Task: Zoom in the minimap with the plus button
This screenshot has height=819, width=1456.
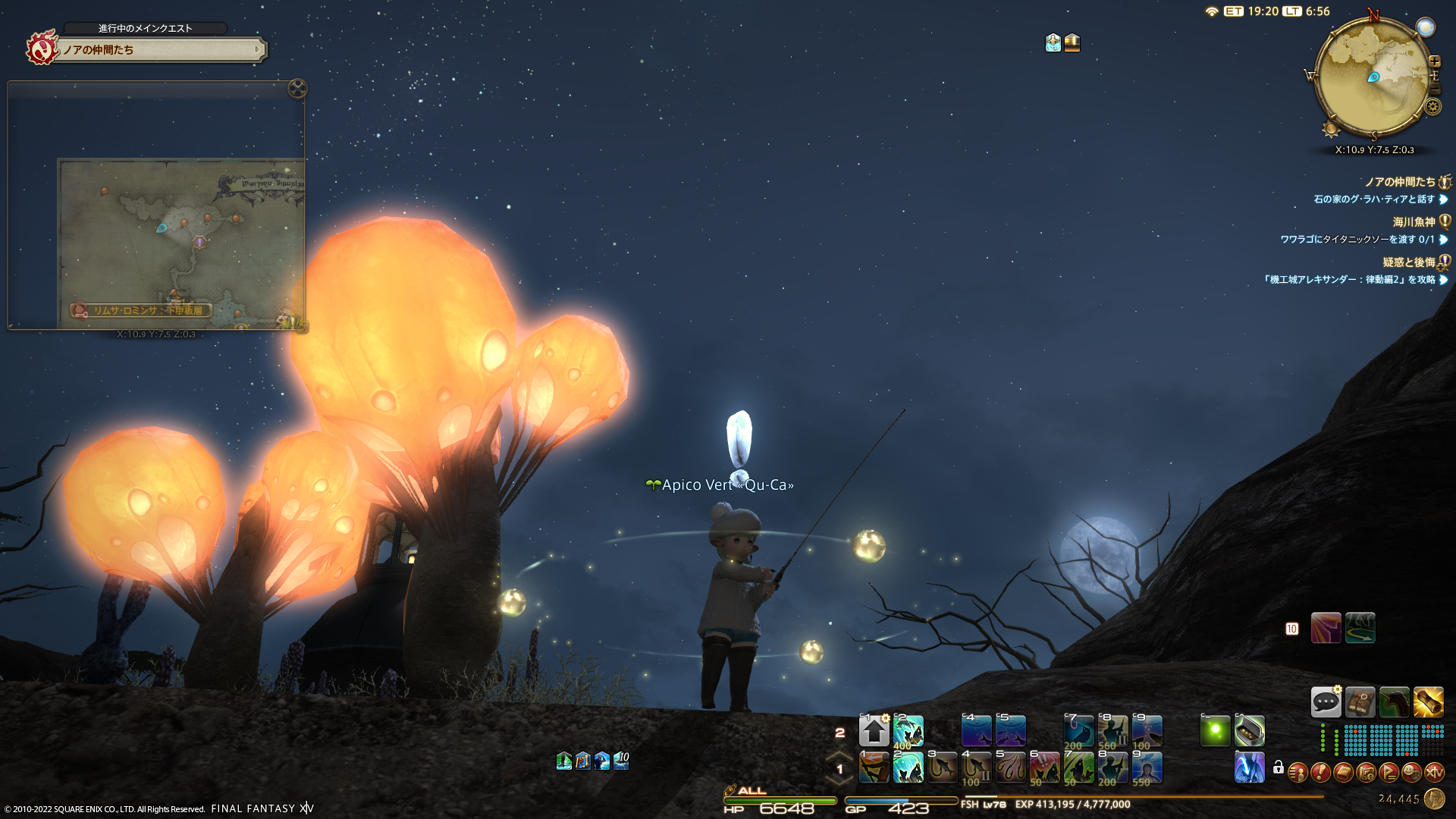Action: [x=1434, y=62]
